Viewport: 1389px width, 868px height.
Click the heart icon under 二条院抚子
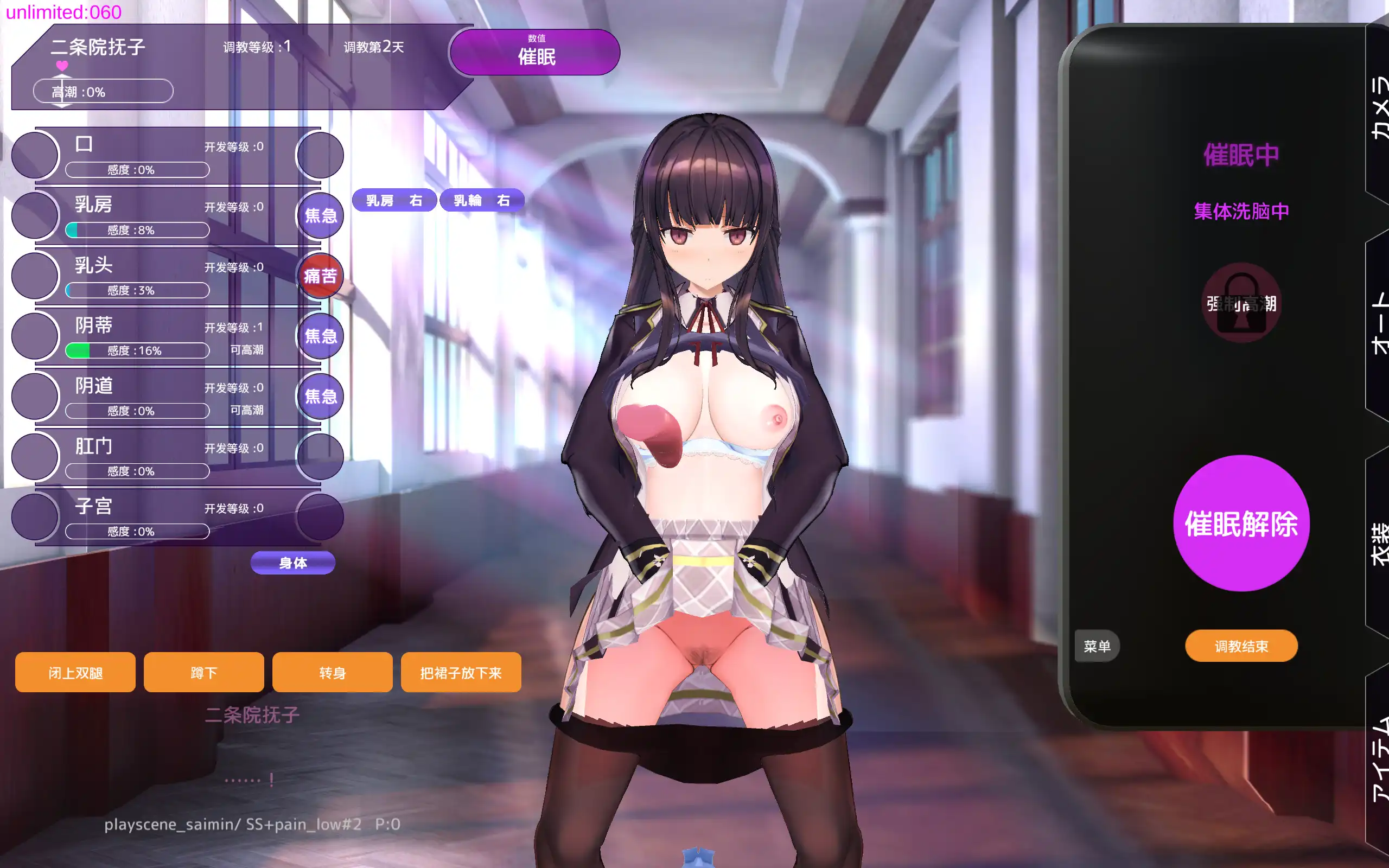[61, 67]
